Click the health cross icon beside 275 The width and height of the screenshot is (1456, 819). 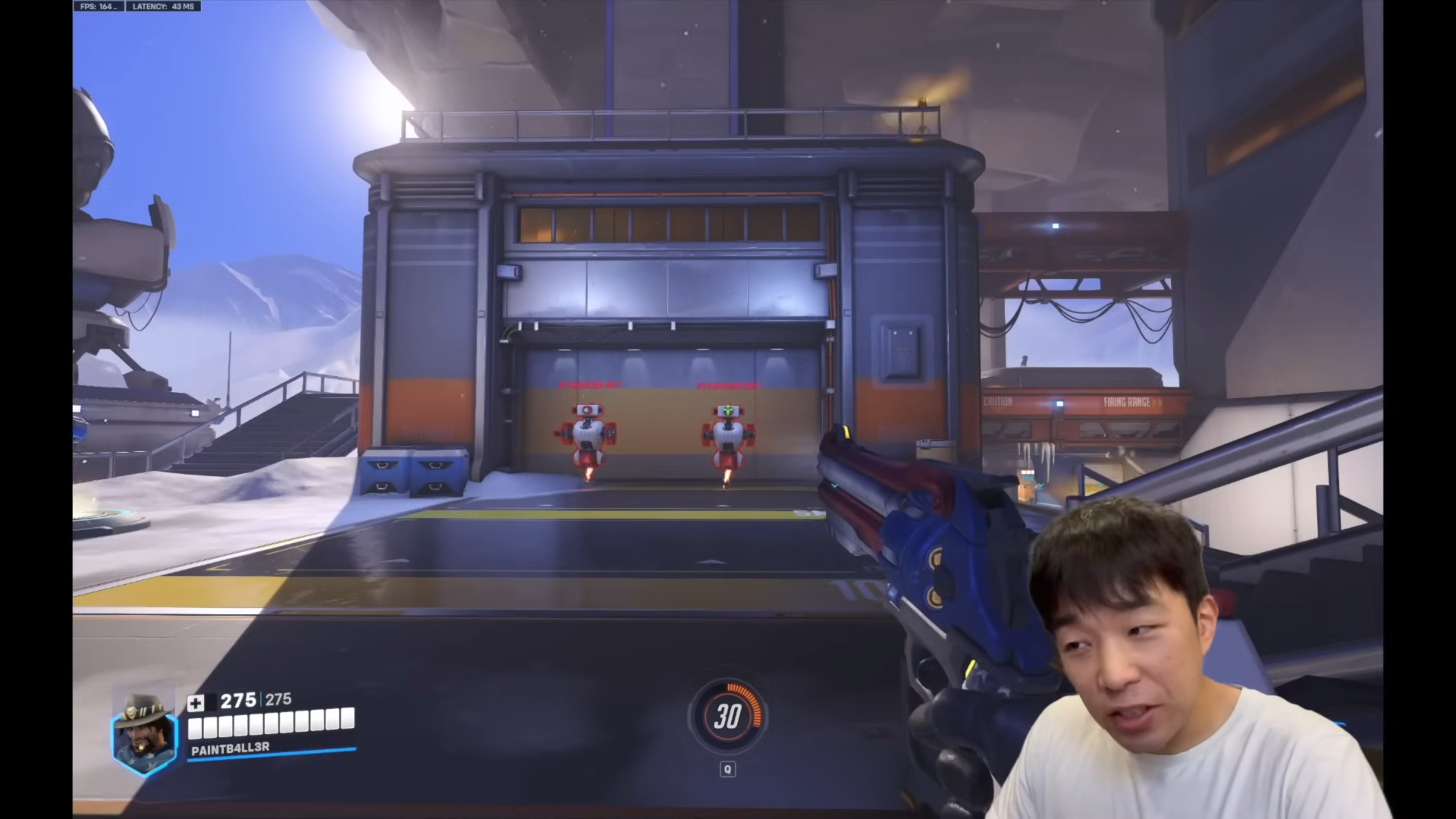click(x=196, y=702)
